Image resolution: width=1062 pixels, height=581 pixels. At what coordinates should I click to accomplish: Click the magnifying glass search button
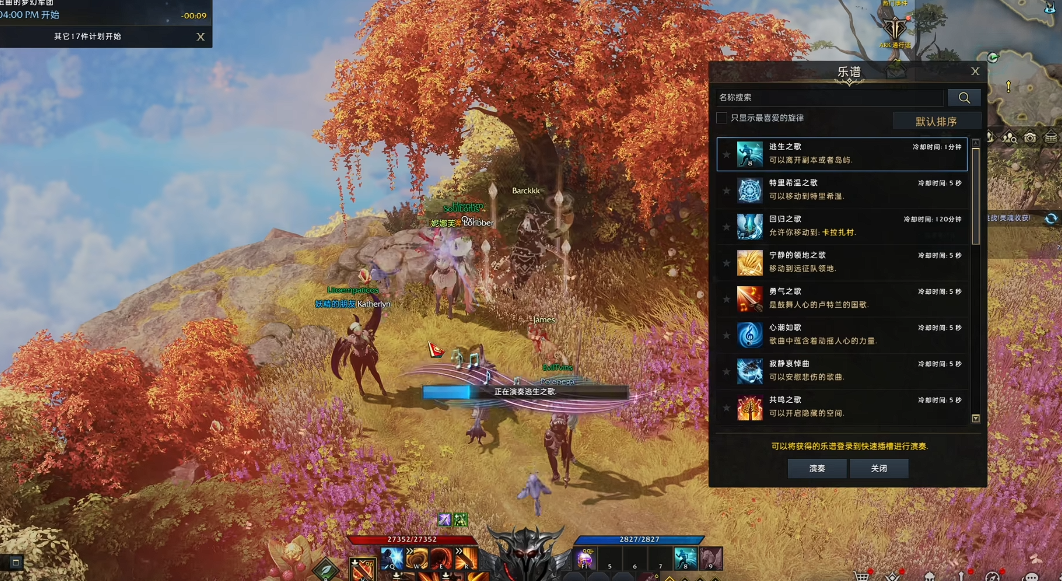click(964, 98)
